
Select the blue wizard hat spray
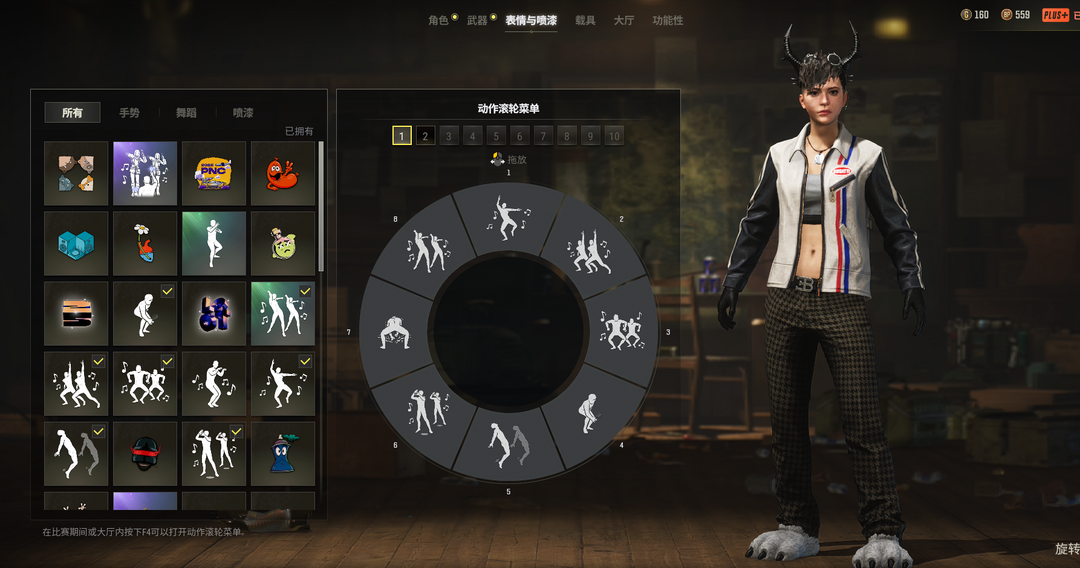click(x=283, y=454)
